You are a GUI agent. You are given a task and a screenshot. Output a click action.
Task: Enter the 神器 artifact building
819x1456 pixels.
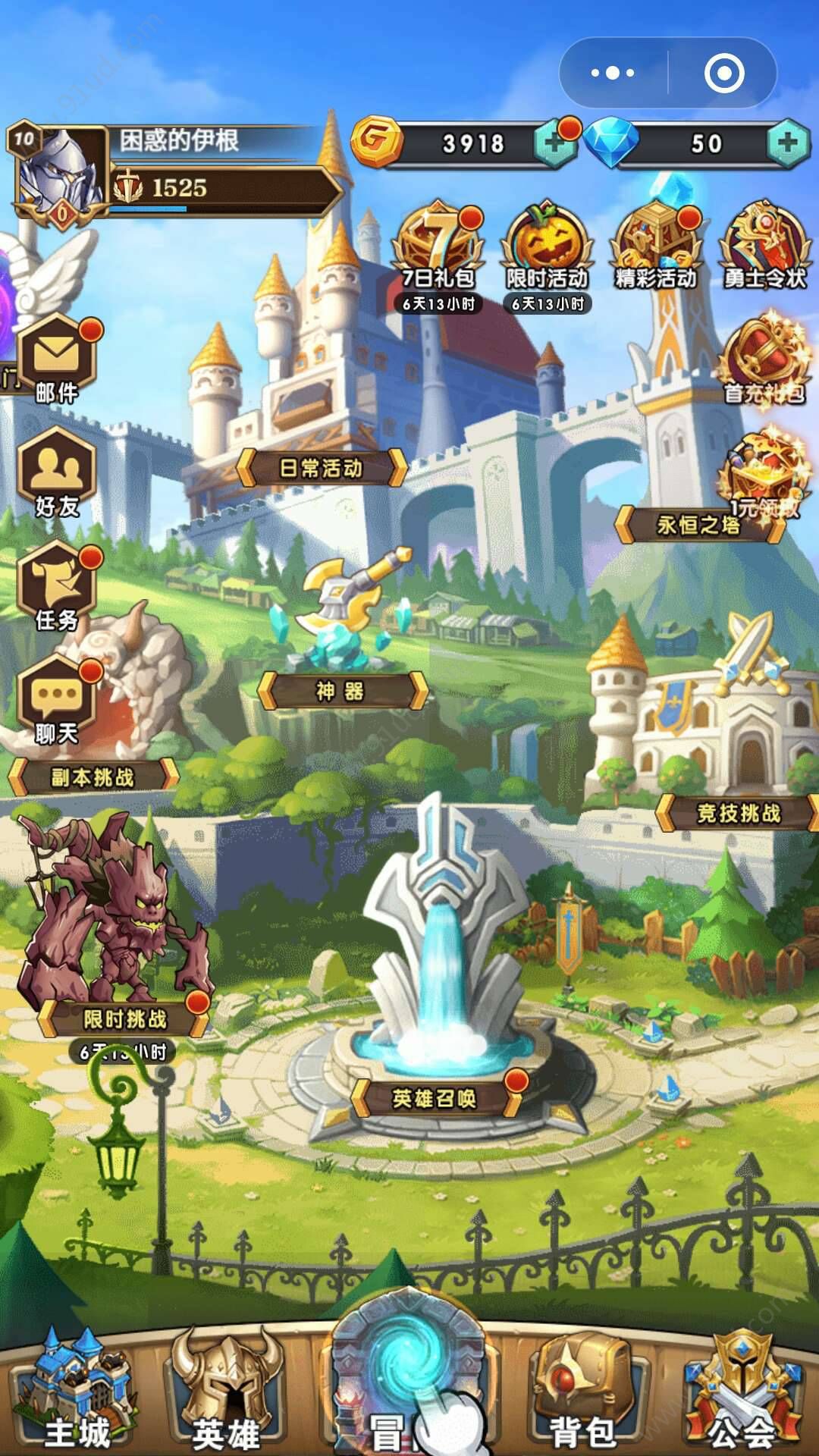343,690
